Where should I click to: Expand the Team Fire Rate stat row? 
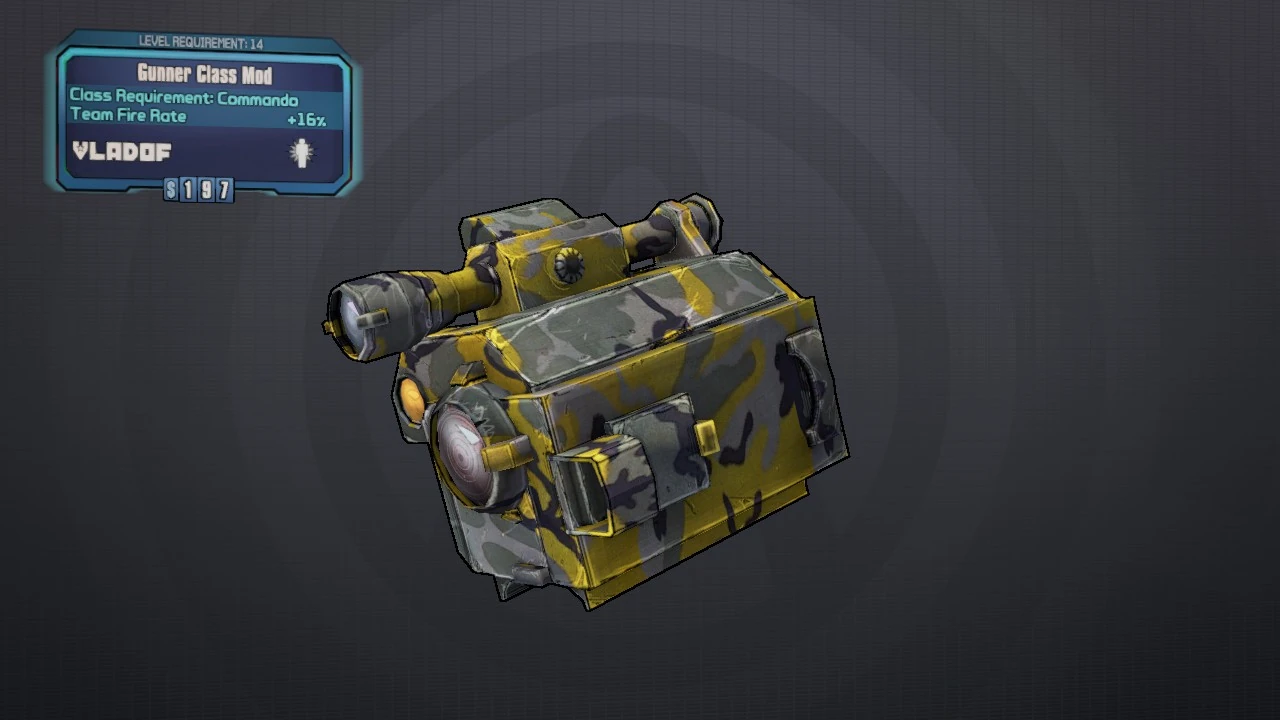click(130, 116)
